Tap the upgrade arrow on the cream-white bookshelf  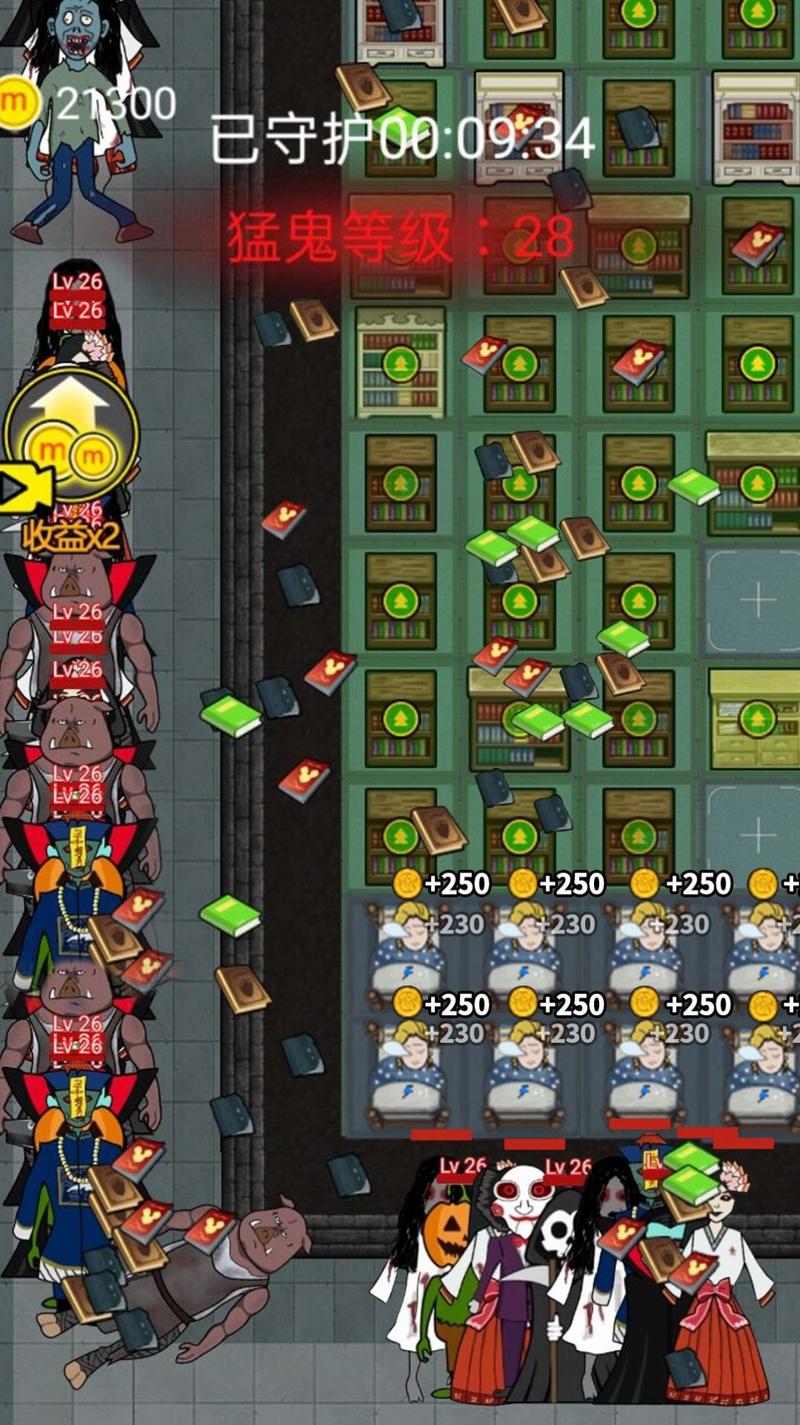point(400,363)
